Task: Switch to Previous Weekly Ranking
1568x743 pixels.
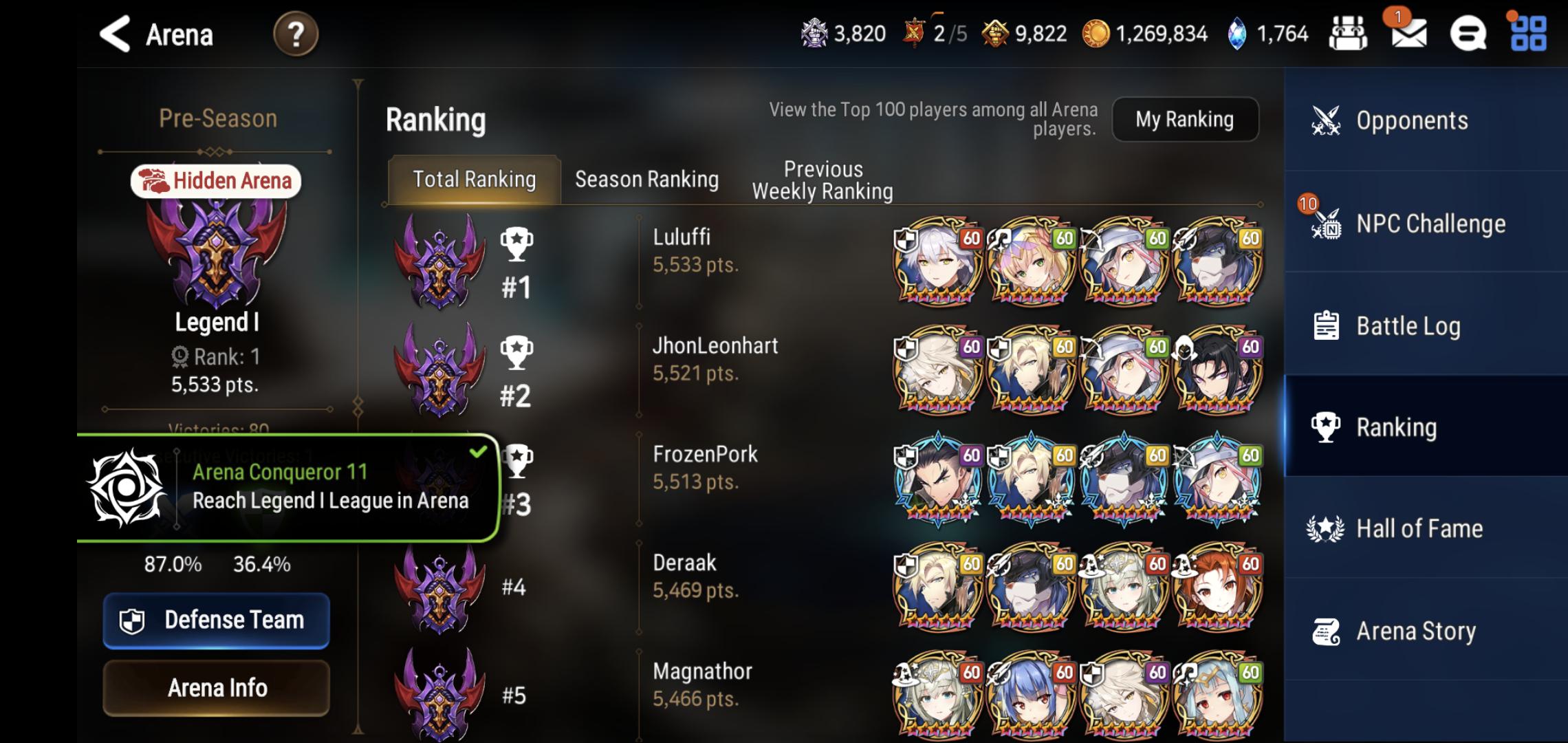Action: (823, 179)
